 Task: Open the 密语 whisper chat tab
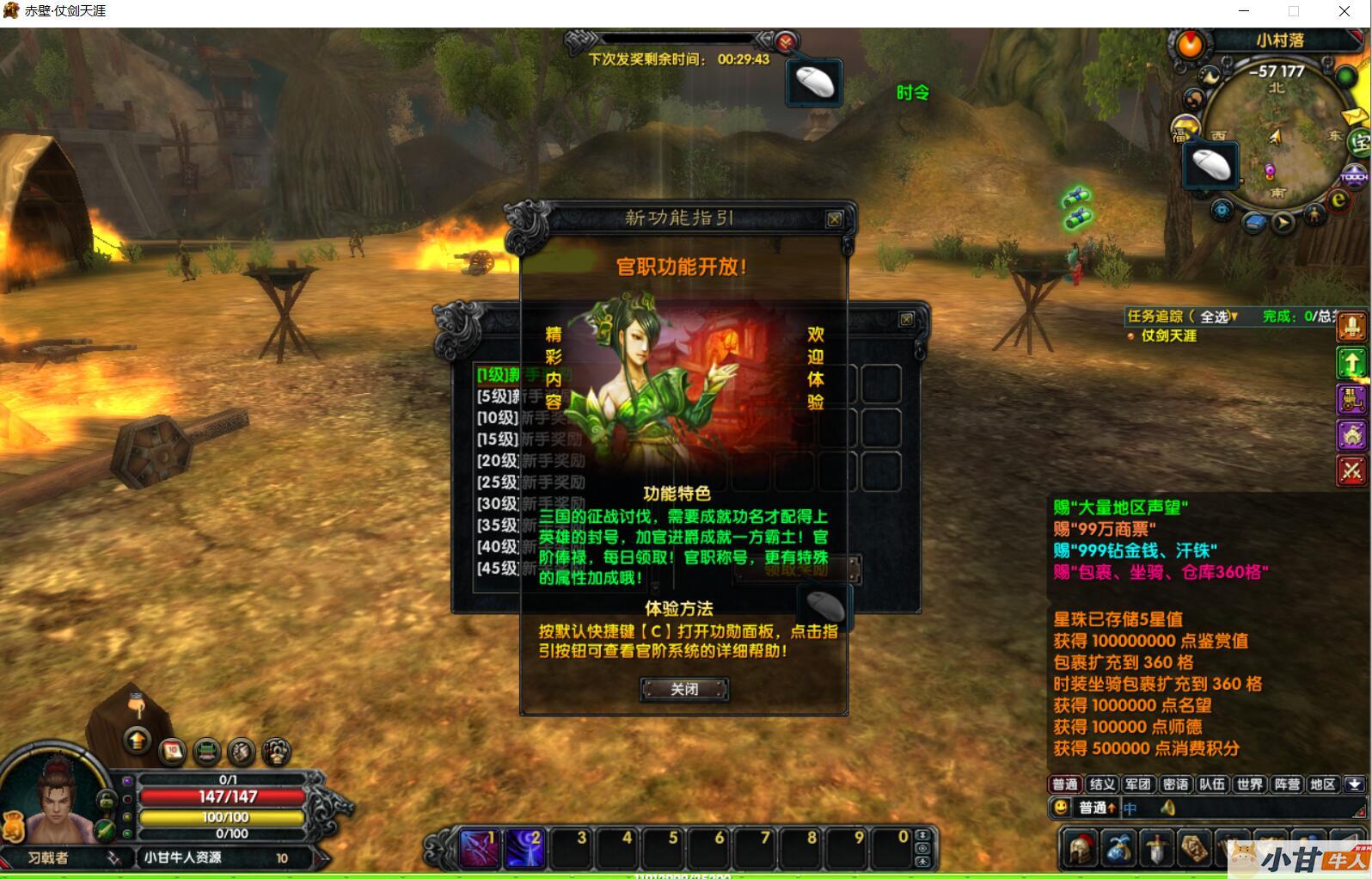(x=1175, y=784)
